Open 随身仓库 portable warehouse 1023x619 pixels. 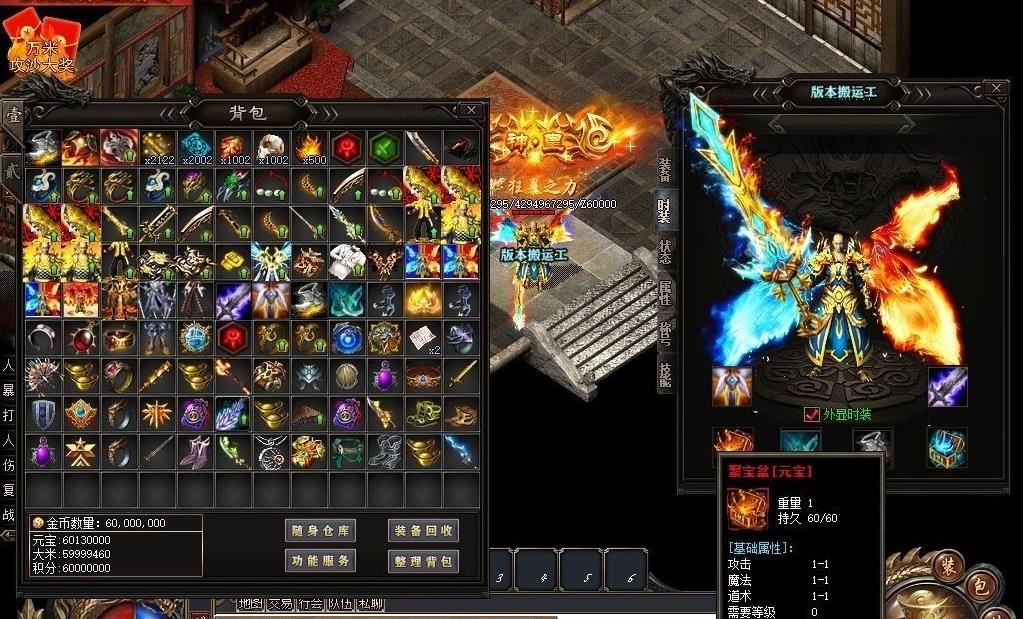pyautogui.click(x=320, y=531)
